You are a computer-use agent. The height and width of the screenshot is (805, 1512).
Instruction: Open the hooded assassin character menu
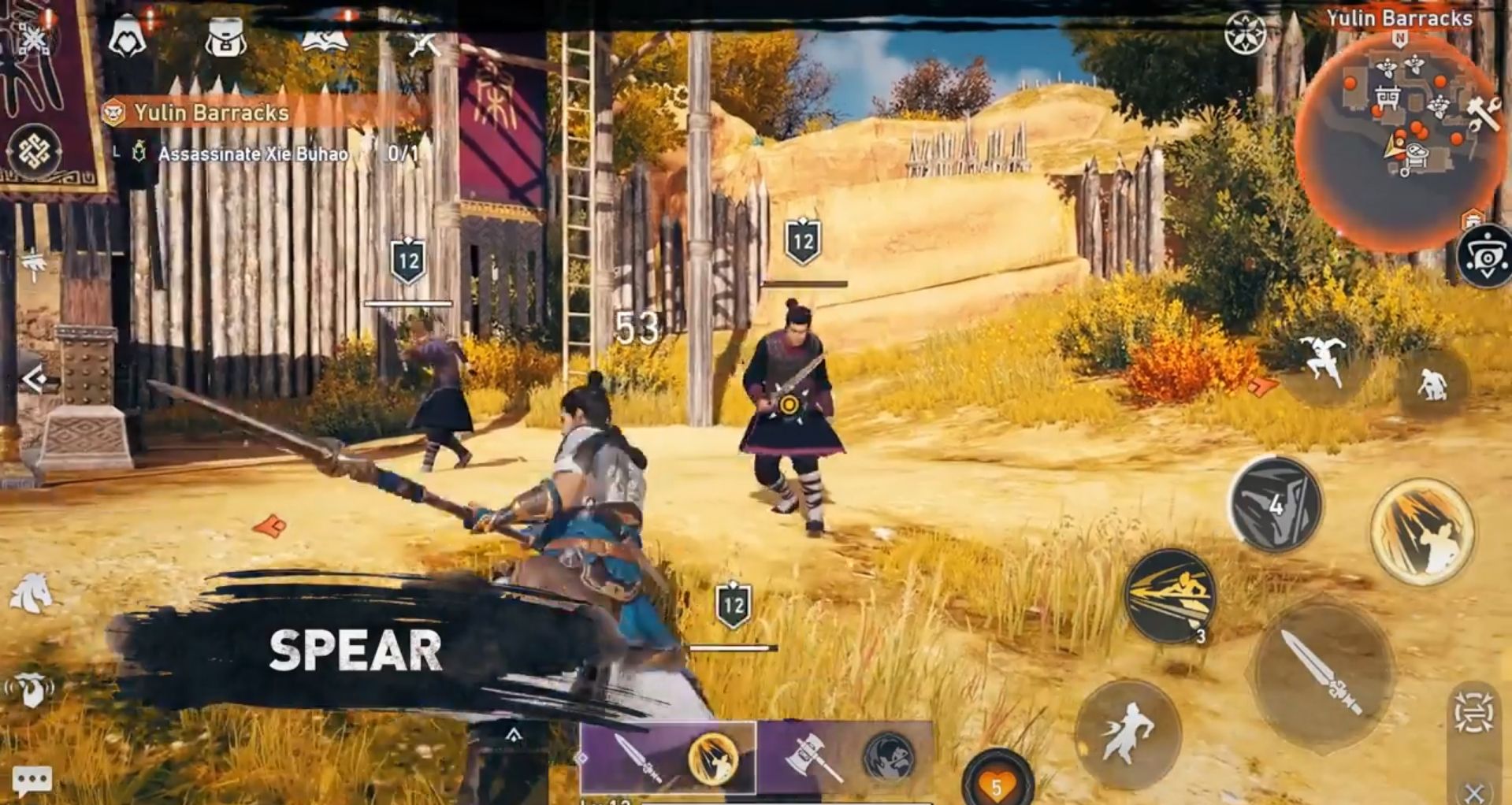[x=127, y=36]
